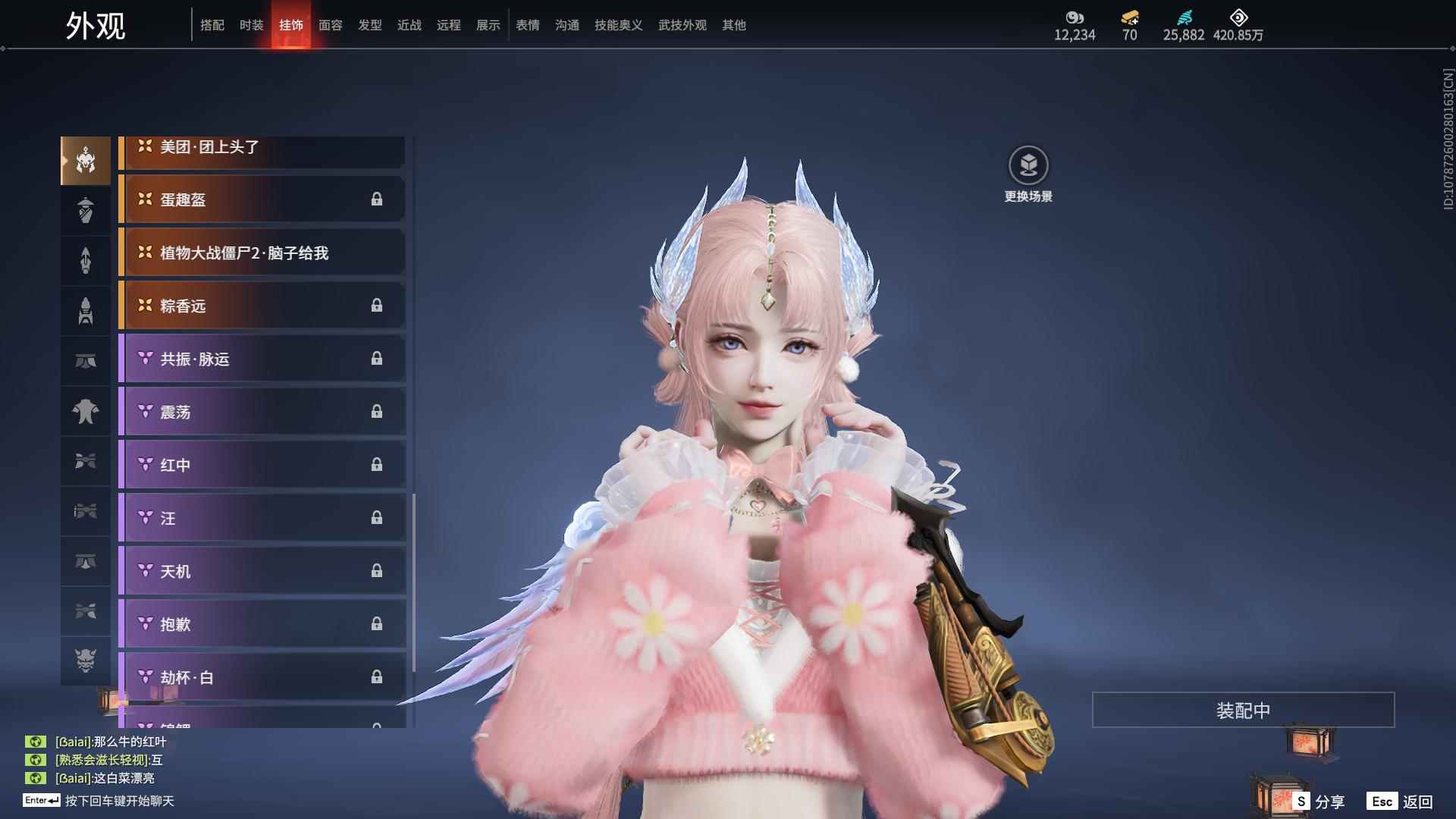
Task: Click the 装配中 equip button
Action: (1243, 710)
